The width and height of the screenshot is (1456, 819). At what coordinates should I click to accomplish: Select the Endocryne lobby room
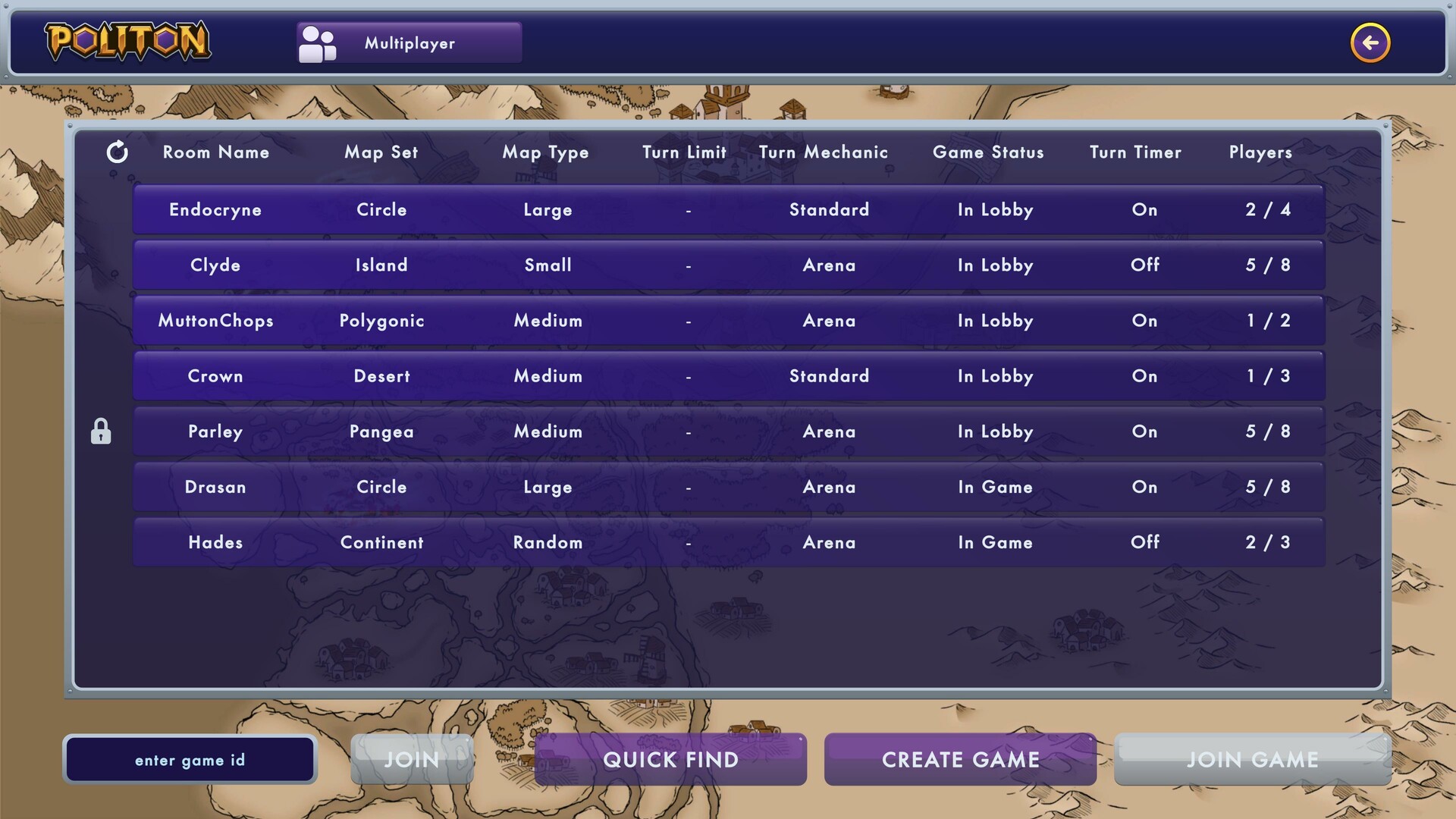(x=728, y=209)
